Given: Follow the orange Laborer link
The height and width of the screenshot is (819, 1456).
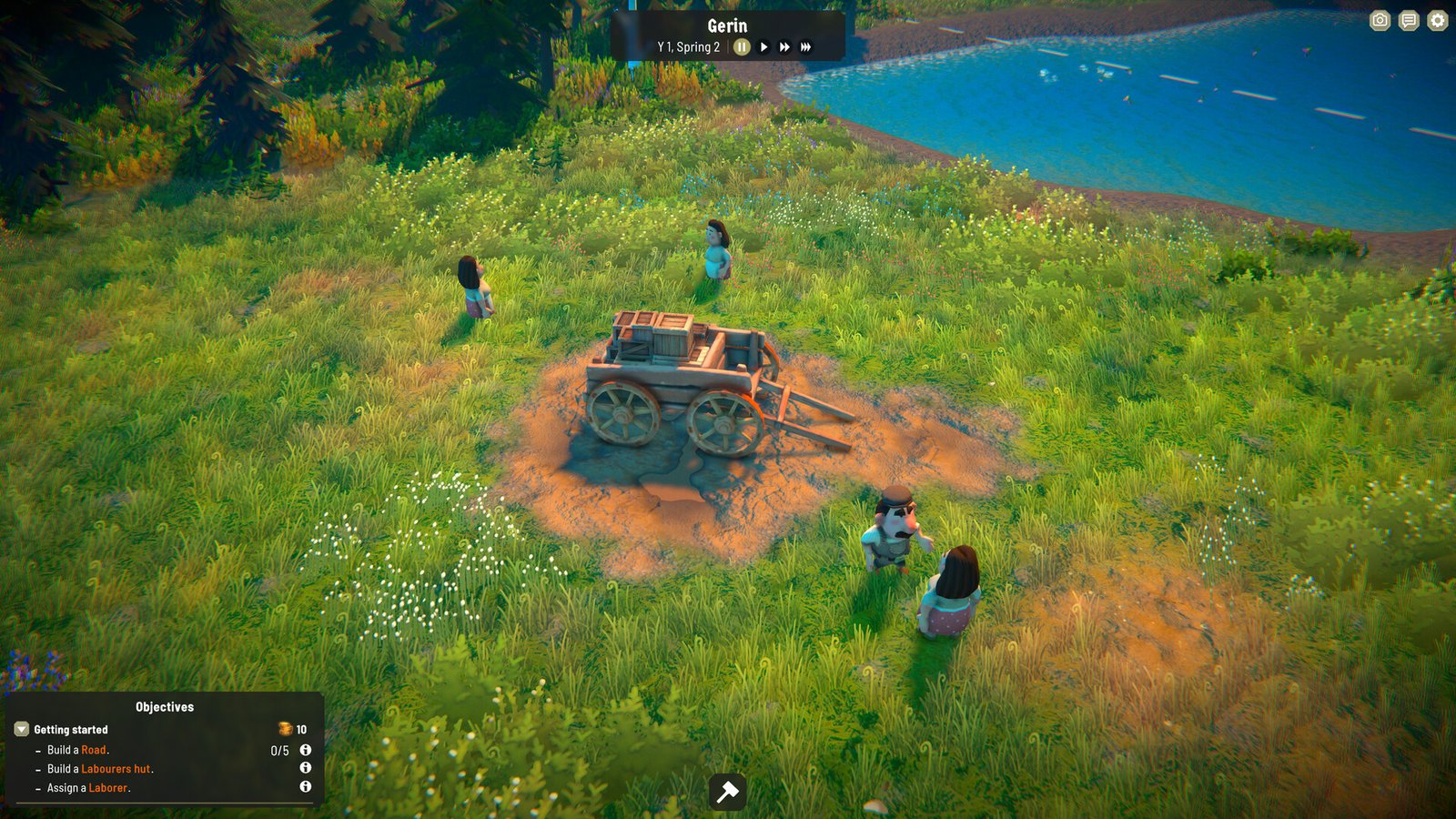Looking at the screenshot, I should [107, 788].
